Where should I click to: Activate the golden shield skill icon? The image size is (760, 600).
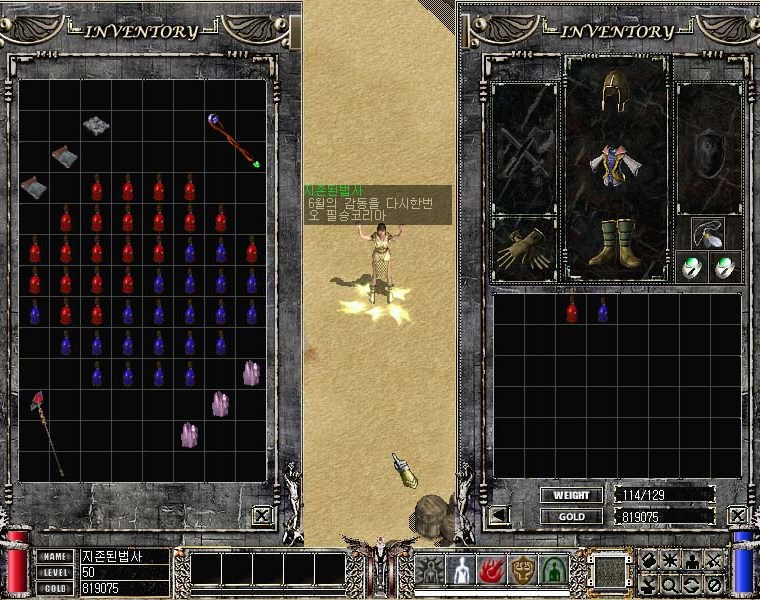click(x=523, y=570)
